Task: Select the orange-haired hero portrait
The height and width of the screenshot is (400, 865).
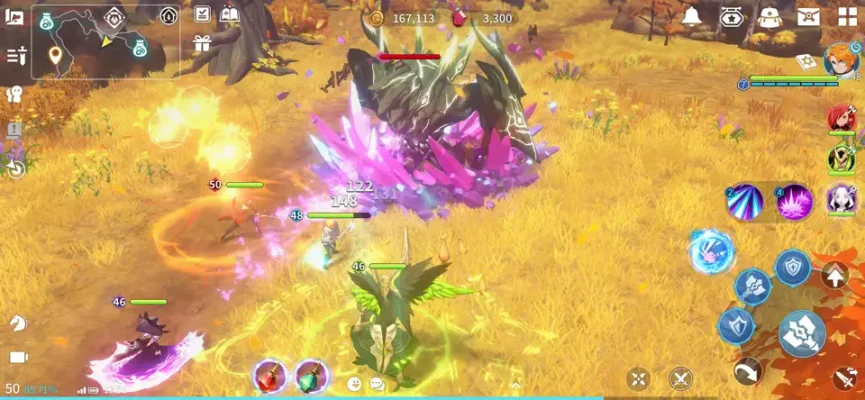Action: click(842, 61)
